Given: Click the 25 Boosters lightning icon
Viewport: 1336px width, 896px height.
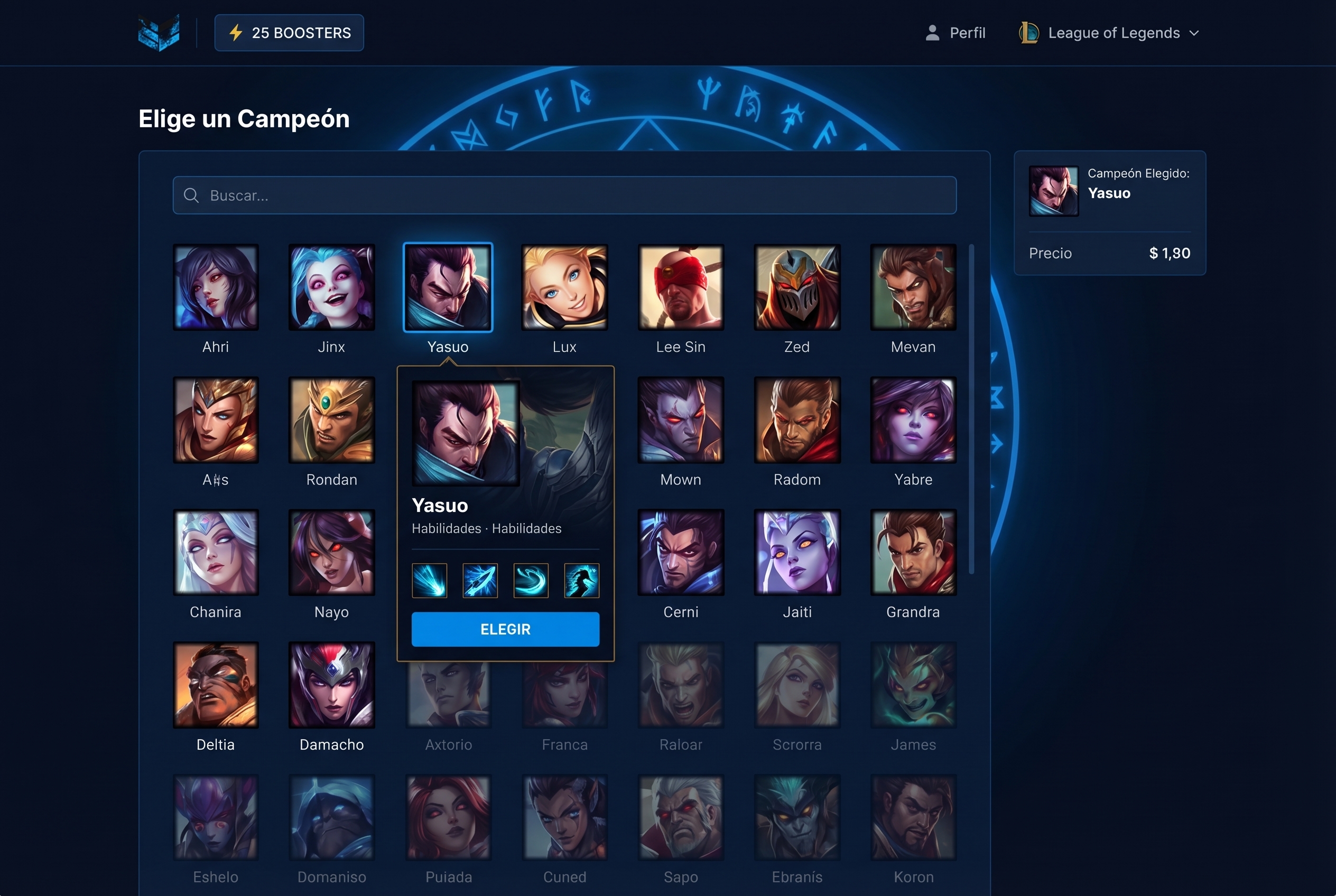Looking at the screenshot, I should [236, 33].
